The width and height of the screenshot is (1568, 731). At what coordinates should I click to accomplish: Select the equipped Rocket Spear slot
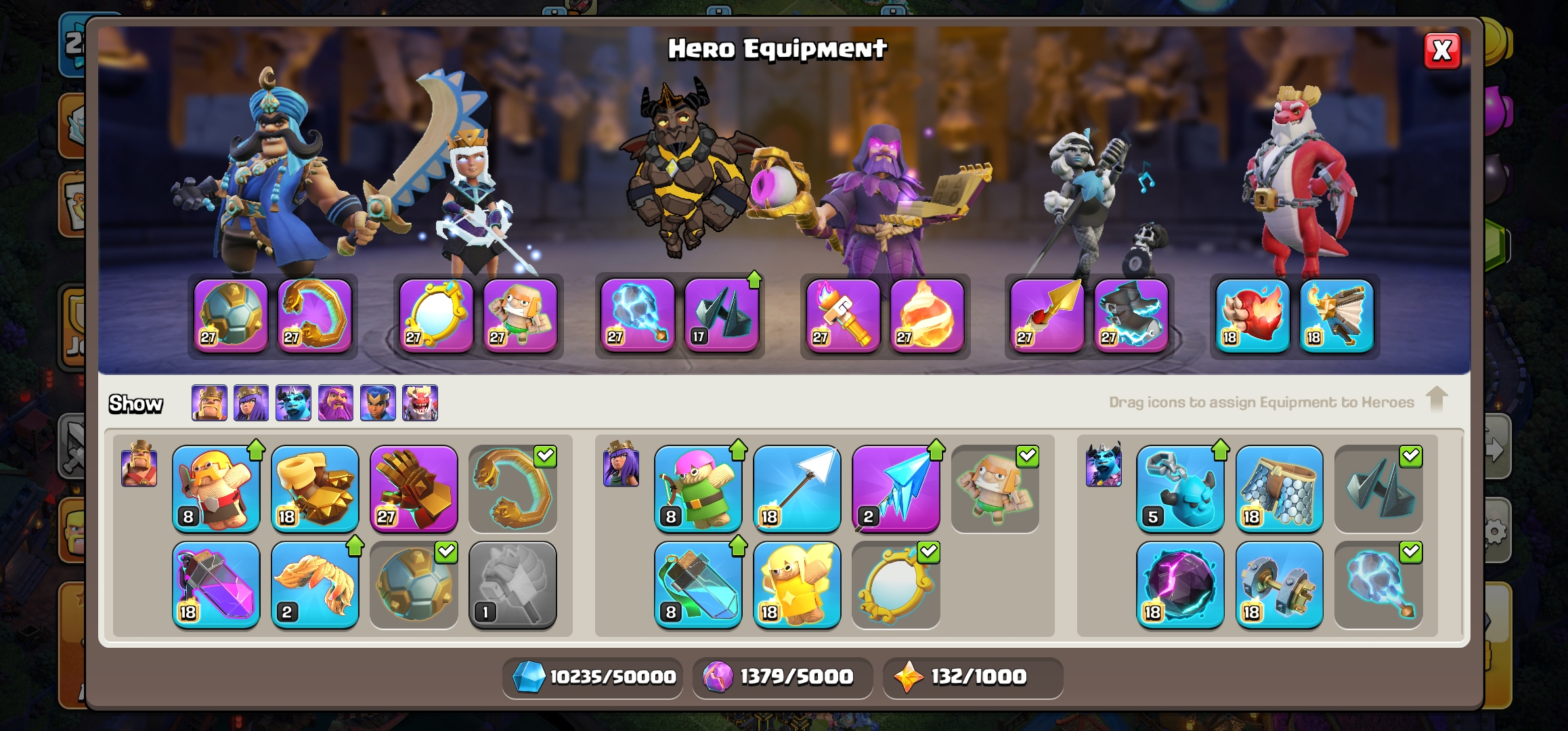click(1047, 315)
